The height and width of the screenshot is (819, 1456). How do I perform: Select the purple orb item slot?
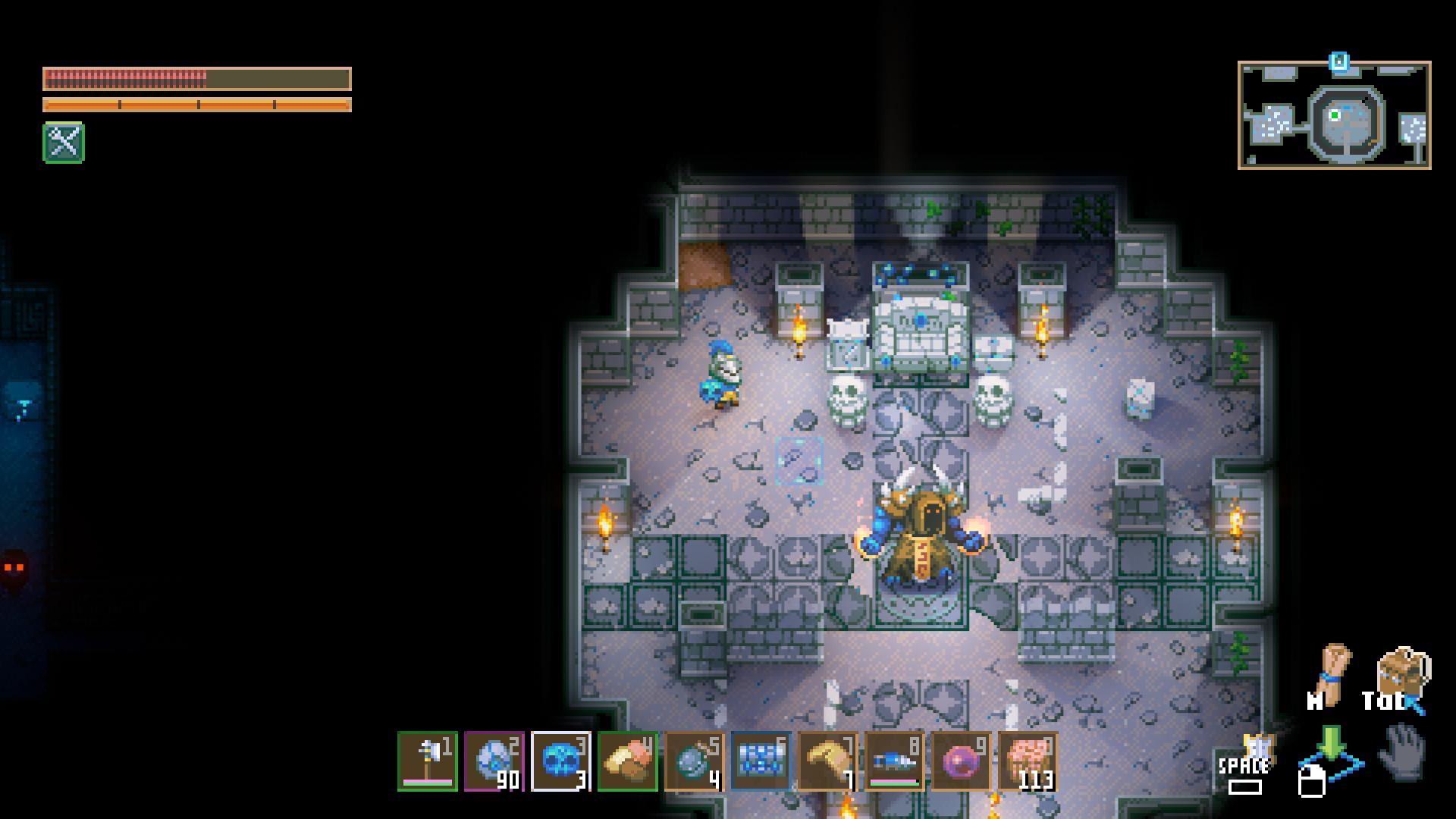click(961, 761)
